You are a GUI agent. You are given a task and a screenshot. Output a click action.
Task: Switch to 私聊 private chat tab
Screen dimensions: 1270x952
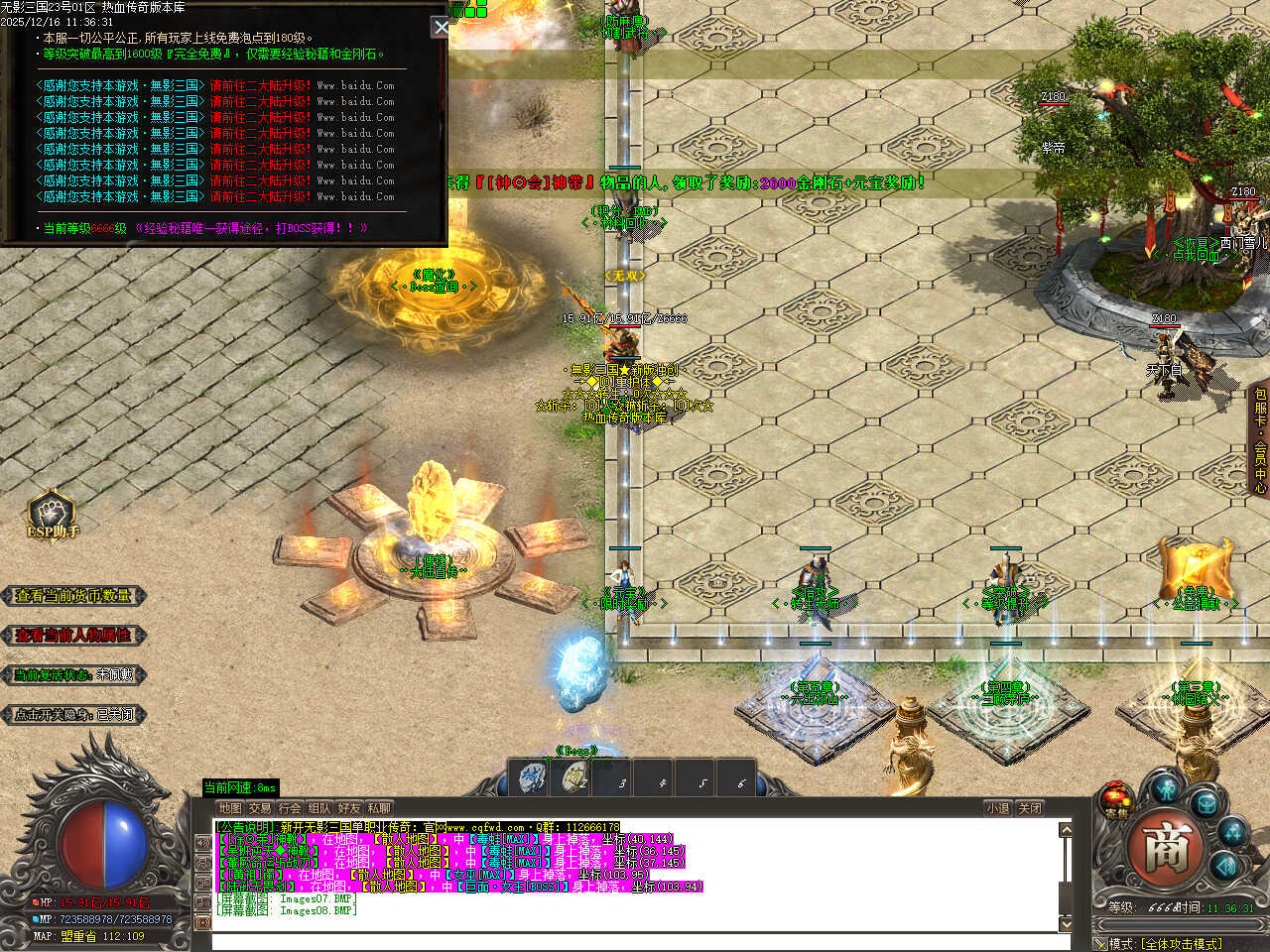click(379, 808)
